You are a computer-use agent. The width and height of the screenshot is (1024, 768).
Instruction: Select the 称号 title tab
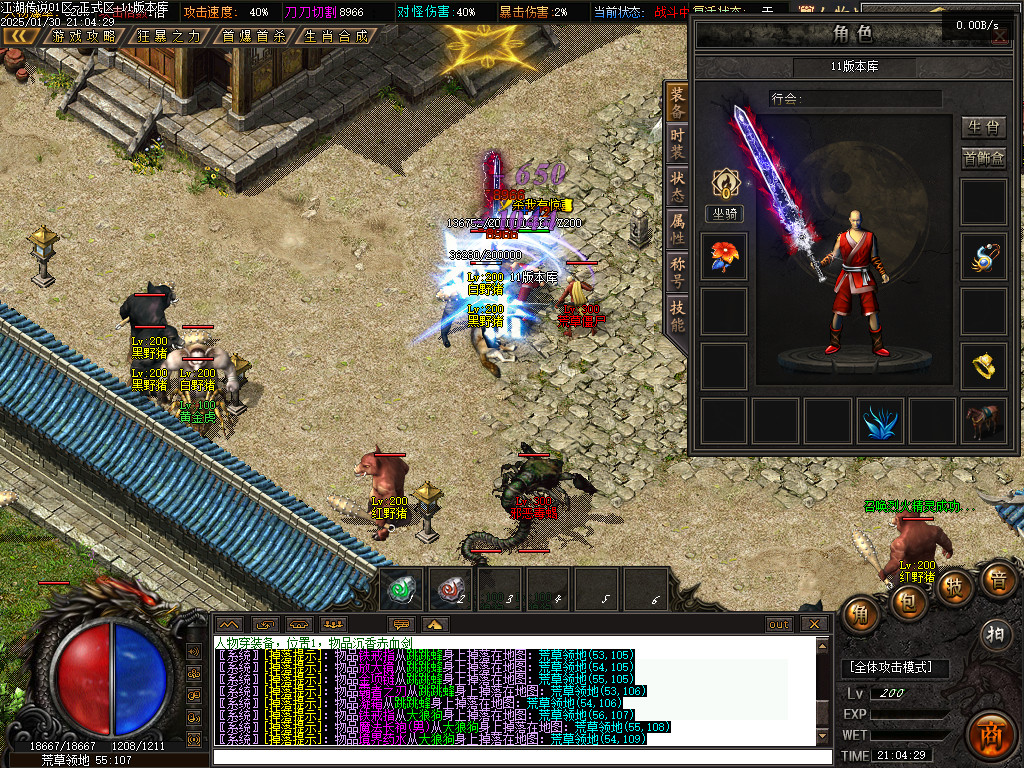click(x=677, y=270)
